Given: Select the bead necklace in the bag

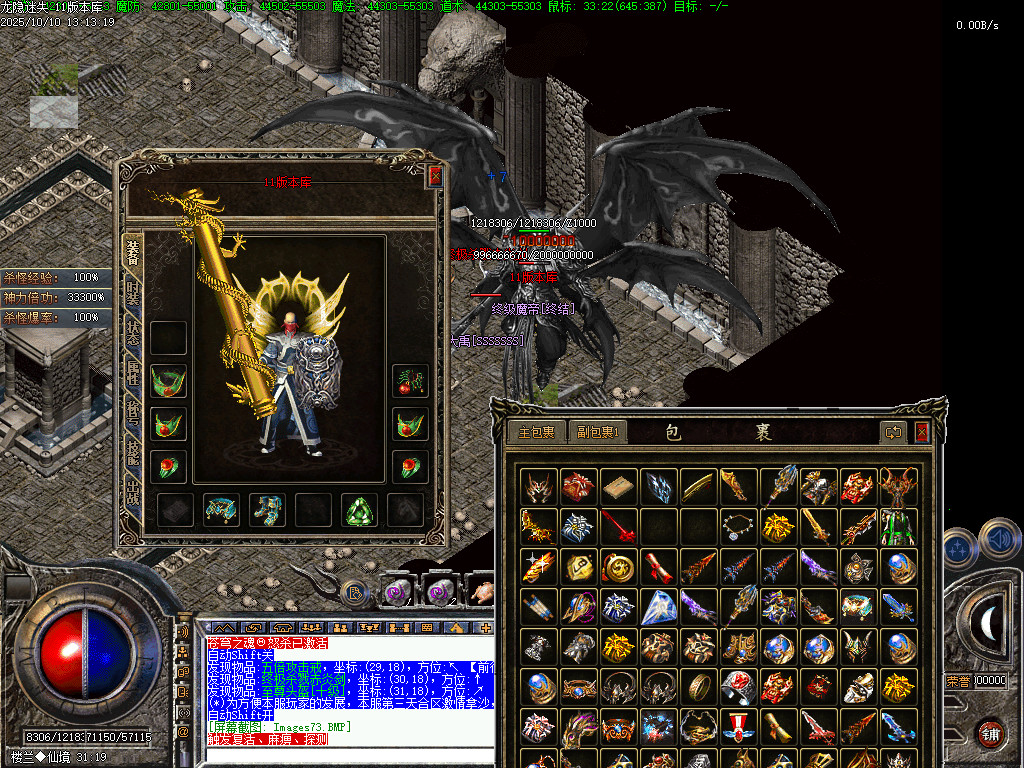Looking at the screenshot, I should point(738,527).
